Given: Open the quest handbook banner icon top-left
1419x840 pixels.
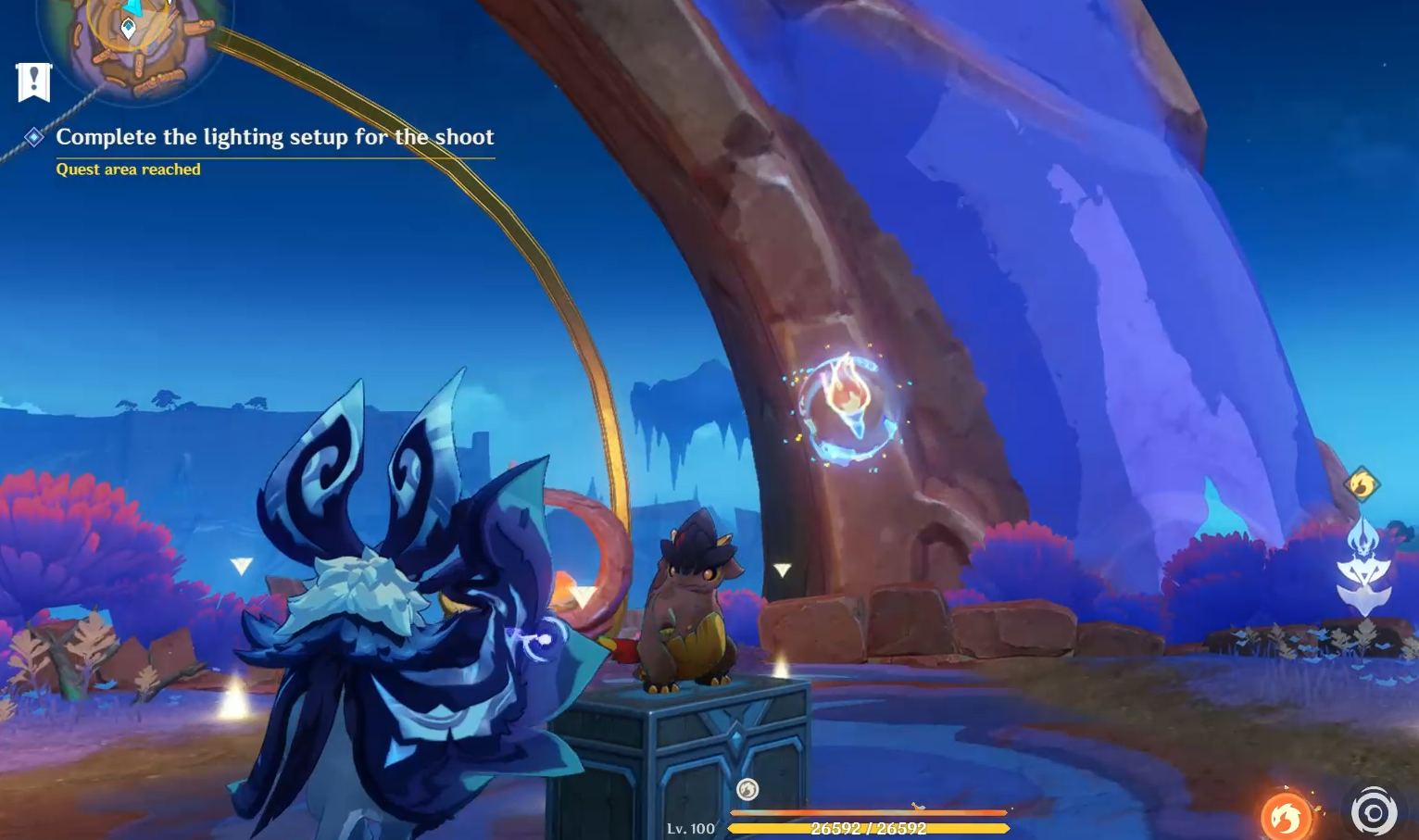Looking at the screenshot, I should pos(33,81).
